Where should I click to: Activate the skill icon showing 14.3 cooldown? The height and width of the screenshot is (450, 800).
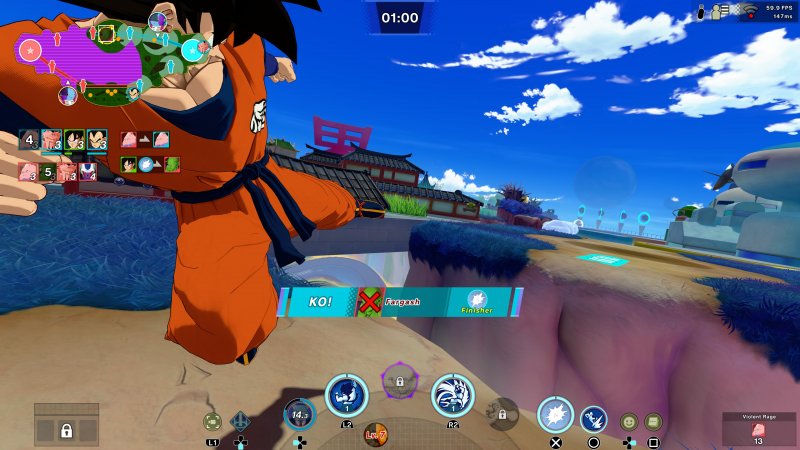pos(298,413)
